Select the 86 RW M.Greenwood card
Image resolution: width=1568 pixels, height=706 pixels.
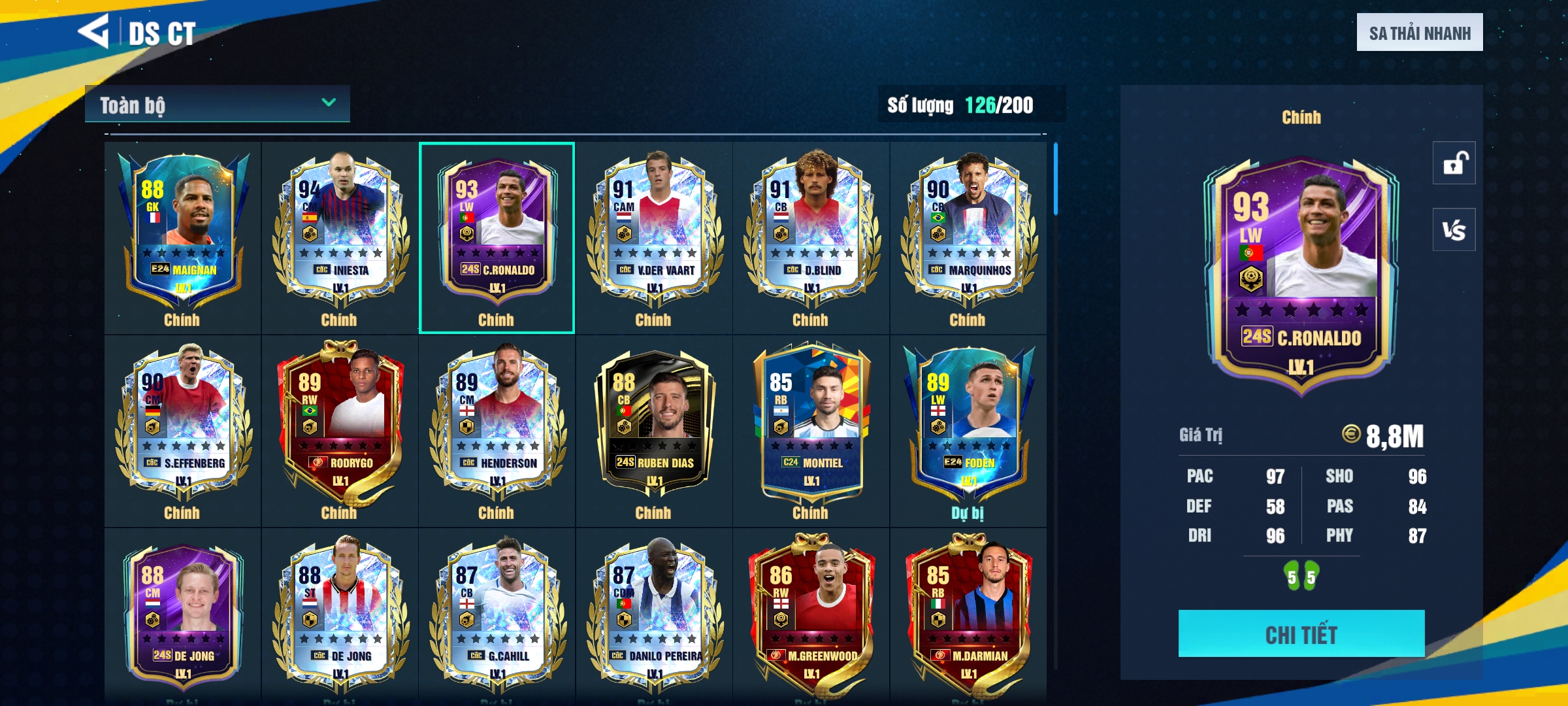pyautogui.click(x=811, y=614)
